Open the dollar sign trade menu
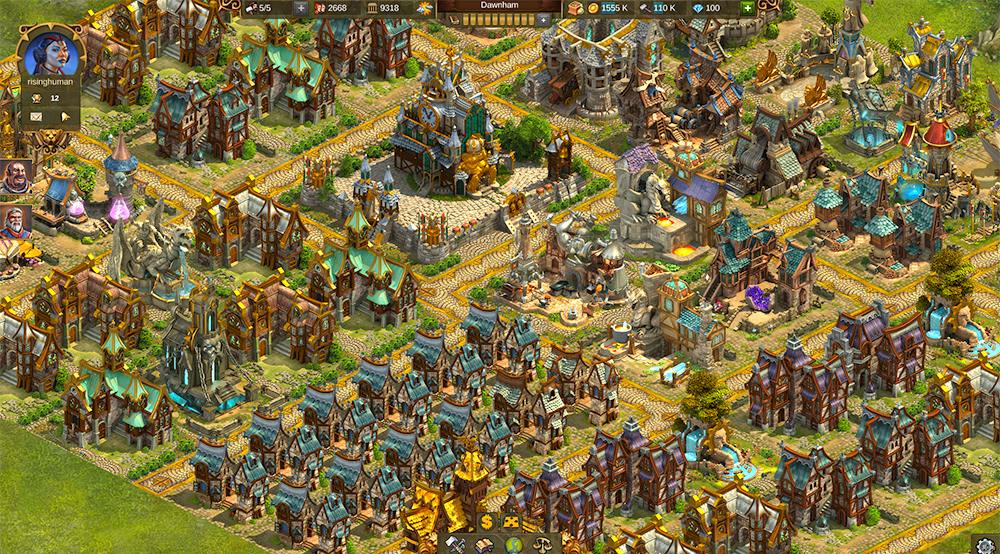The image size is (1000, 554). click(x=486, y=521)
